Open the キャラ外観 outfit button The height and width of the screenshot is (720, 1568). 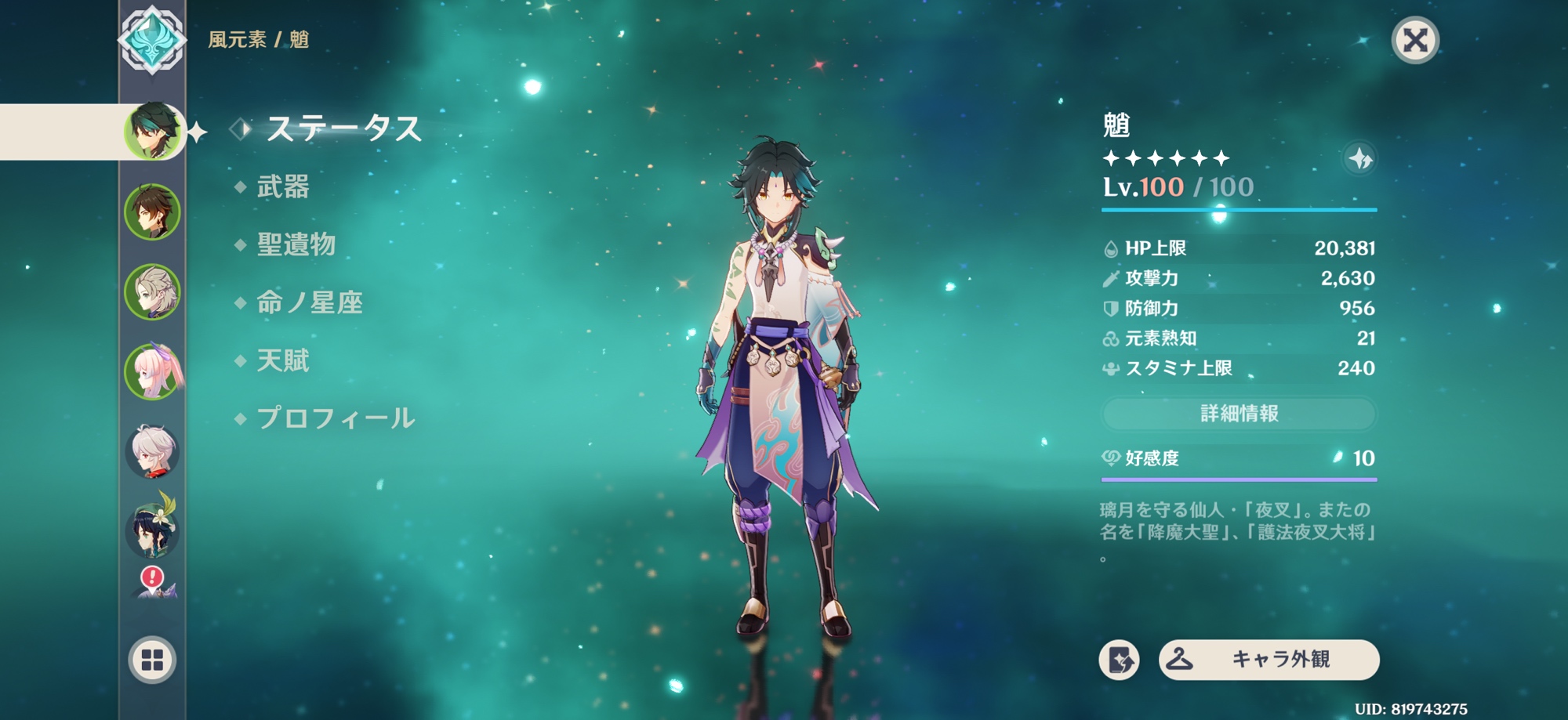(x=1269, y=660)
